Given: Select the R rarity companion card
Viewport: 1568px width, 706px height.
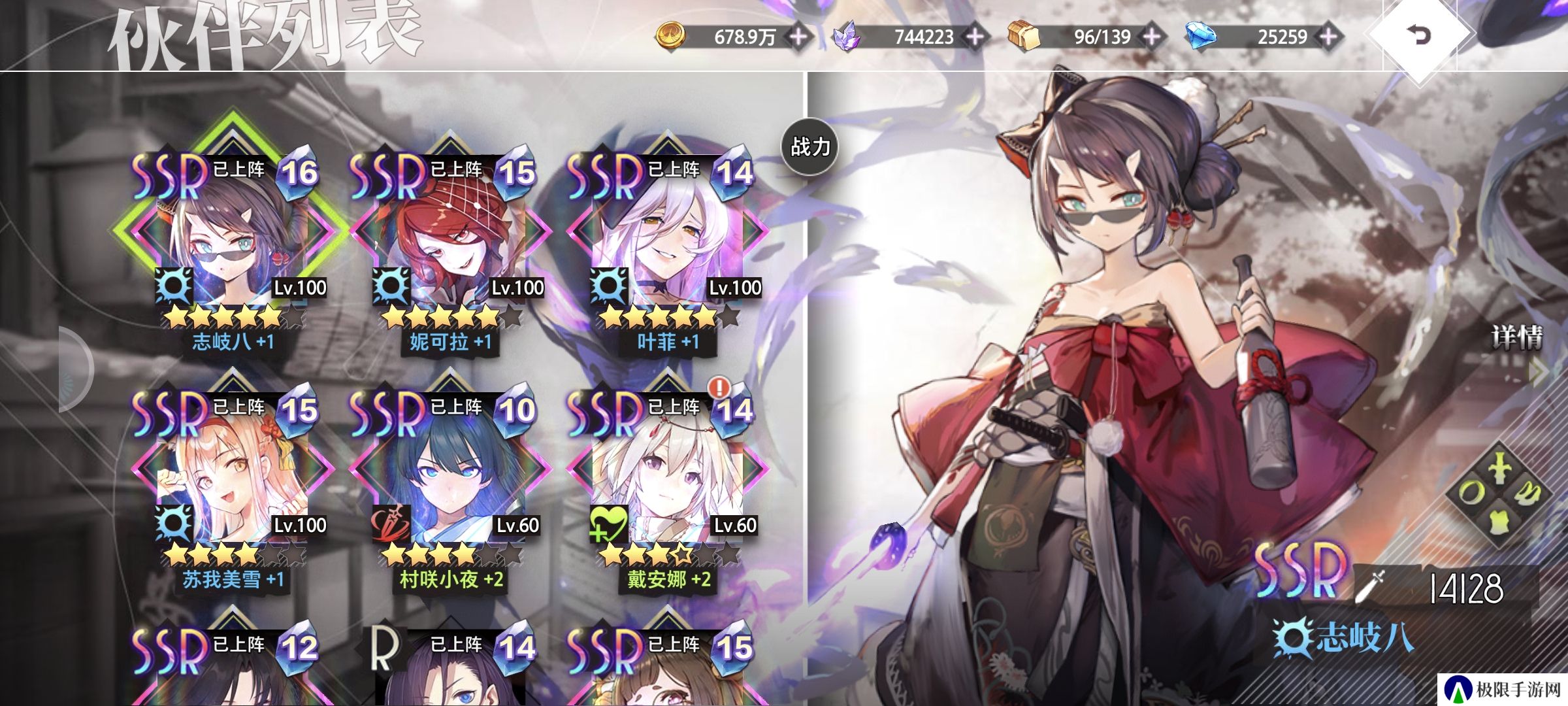Looking at the screenshot, I should coord(449,673).
